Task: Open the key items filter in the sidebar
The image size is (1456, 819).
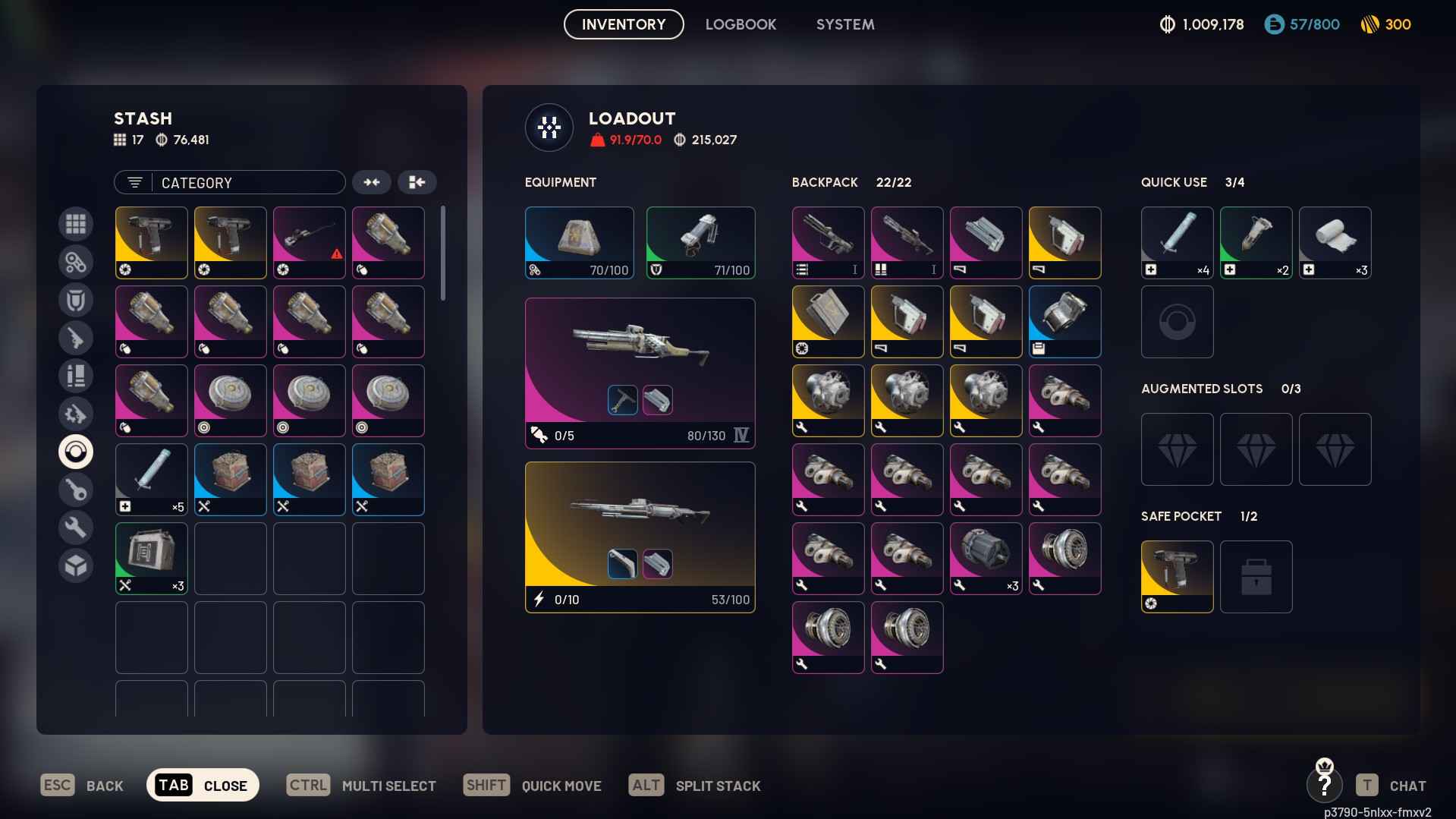Action: pos(76,489)
